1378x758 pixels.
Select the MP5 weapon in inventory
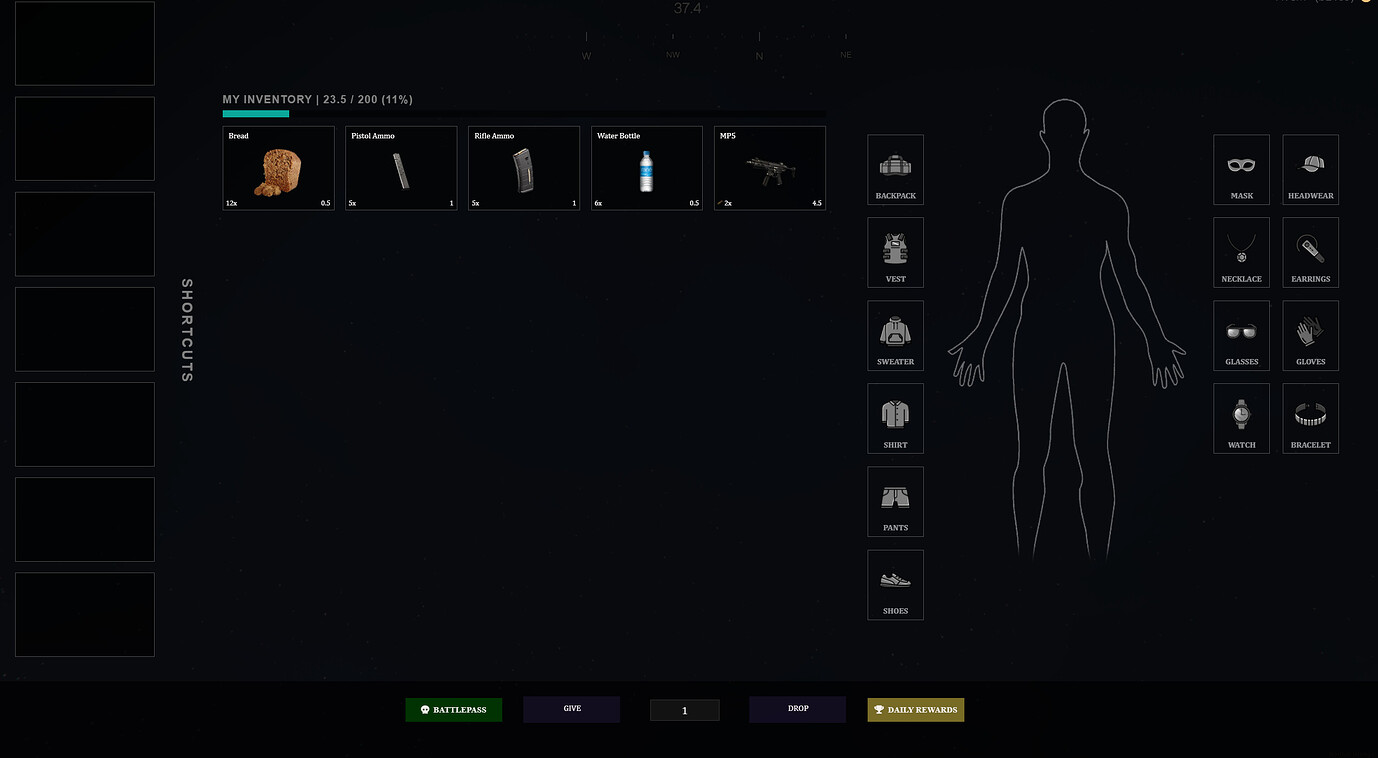point(769,168)
